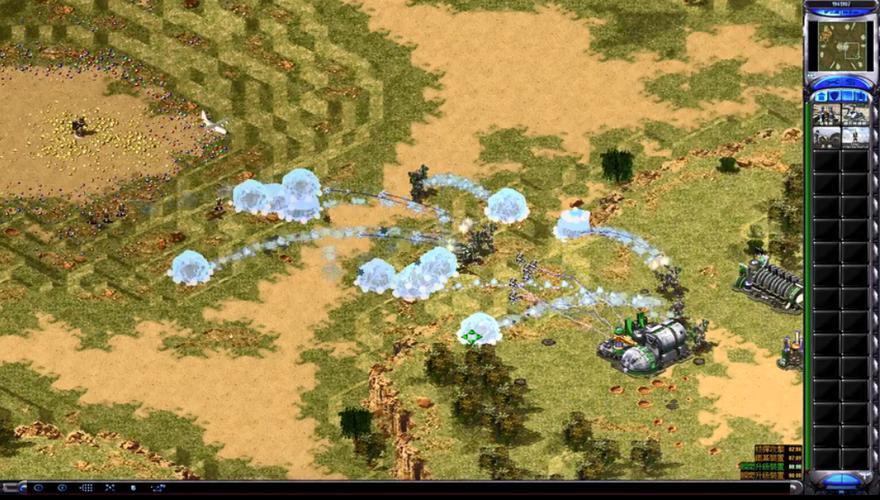Screen dimensions: 880x500
Task: Activate the first eye icon command
Action: click(38, 488)
